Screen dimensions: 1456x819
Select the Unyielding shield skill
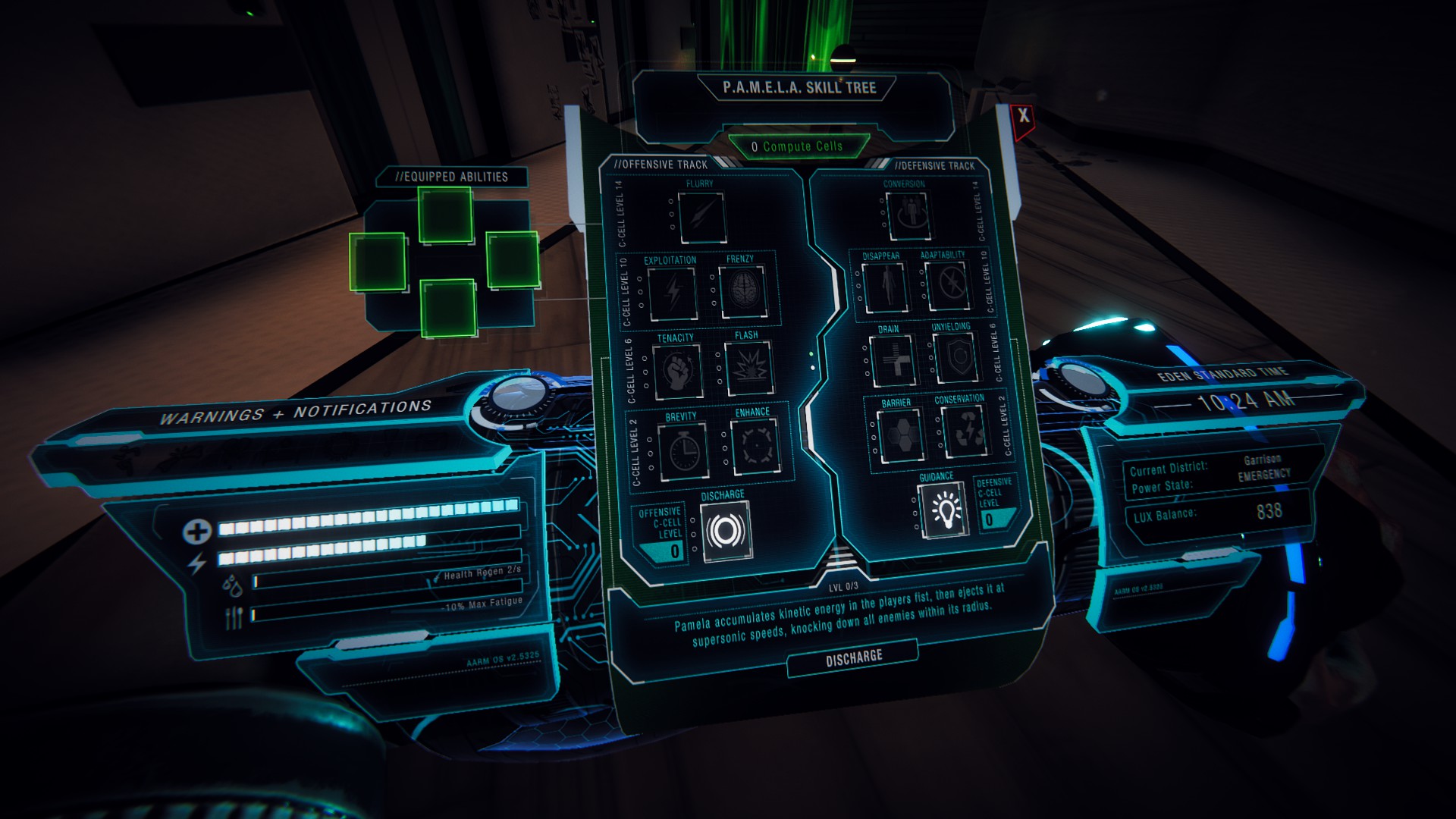(955, 357)
